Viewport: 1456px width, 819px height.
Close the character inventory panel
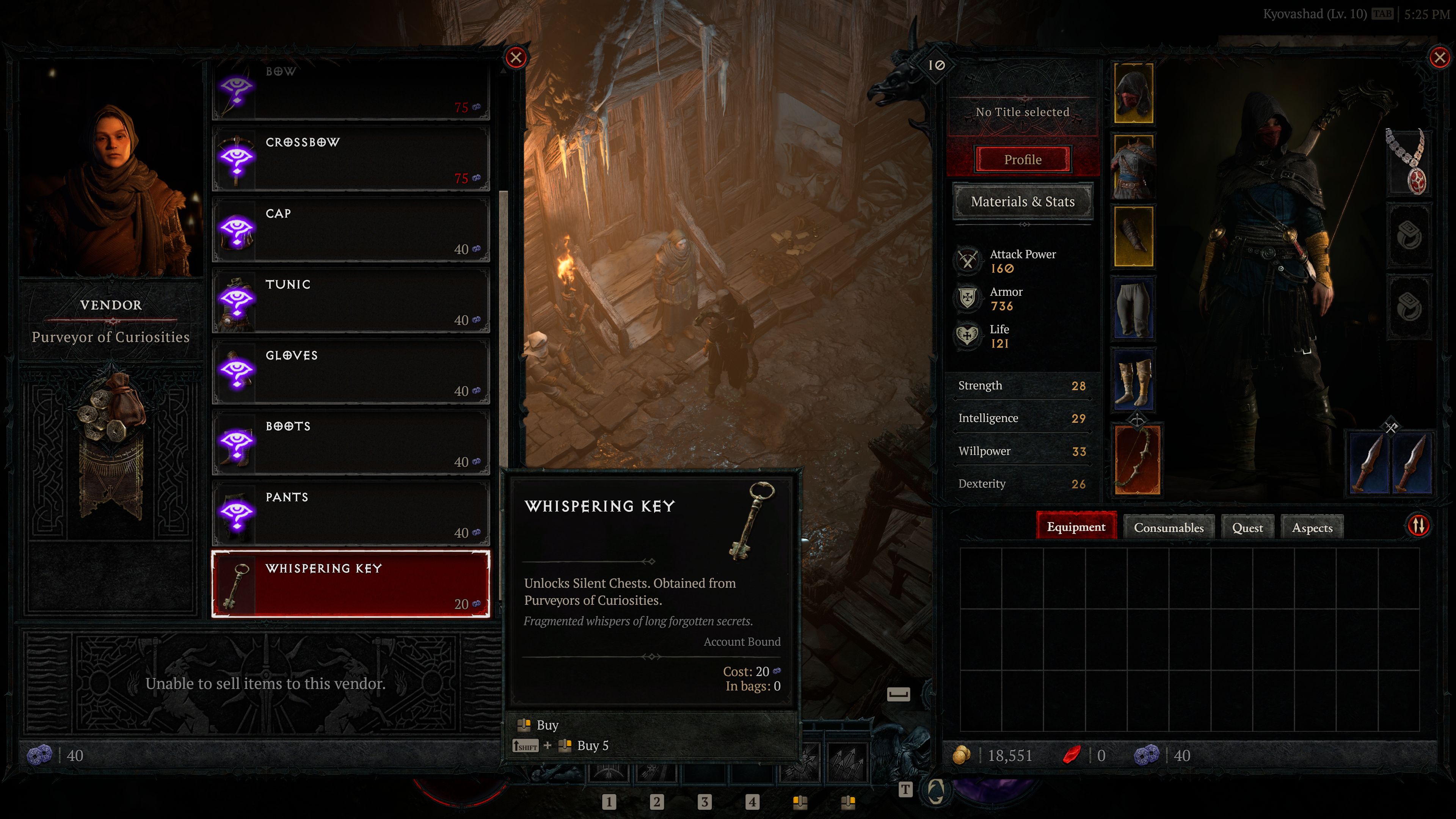[x=1439, y=58]
